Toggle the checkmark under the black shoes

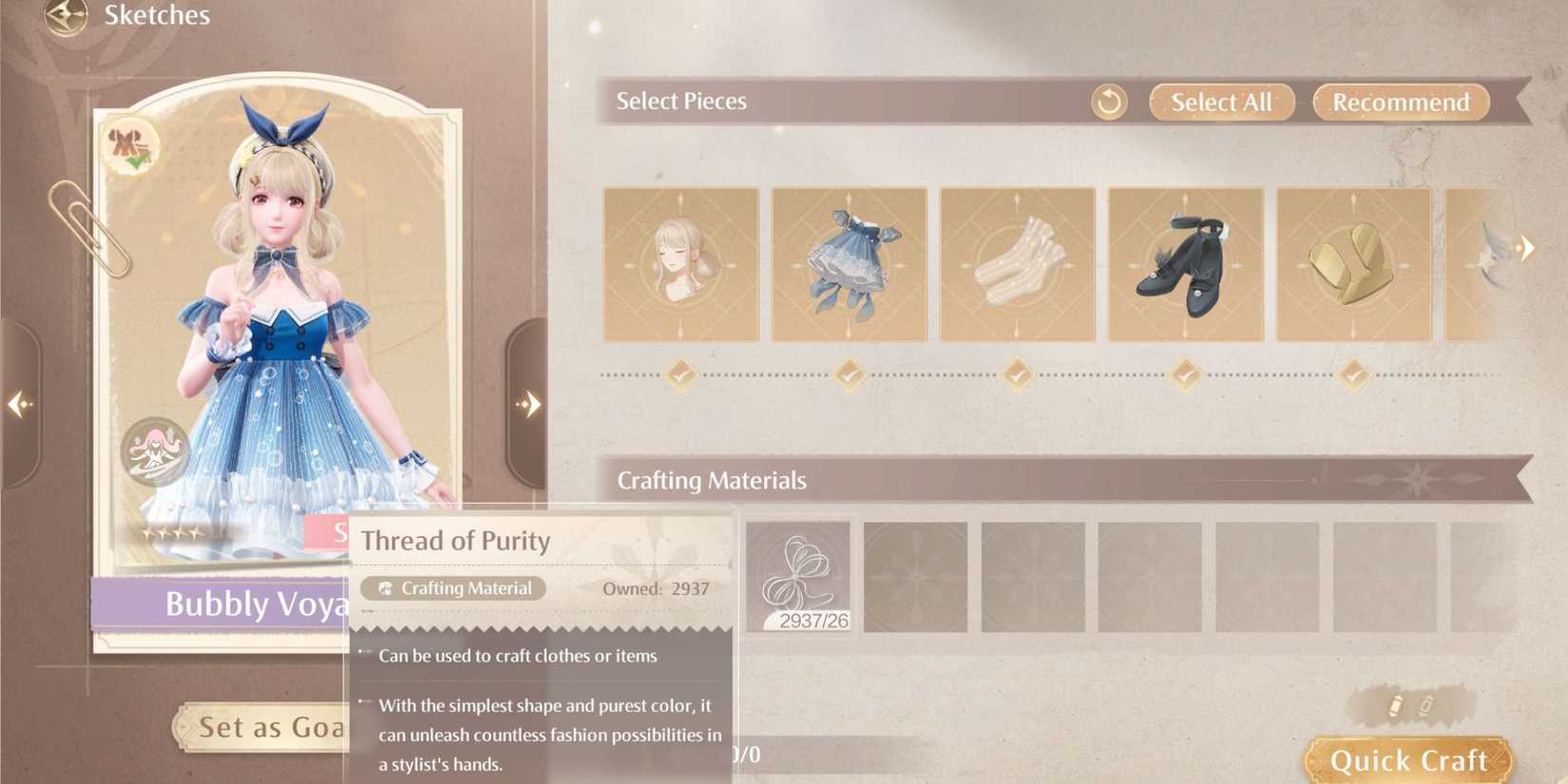coord(1186,375)
